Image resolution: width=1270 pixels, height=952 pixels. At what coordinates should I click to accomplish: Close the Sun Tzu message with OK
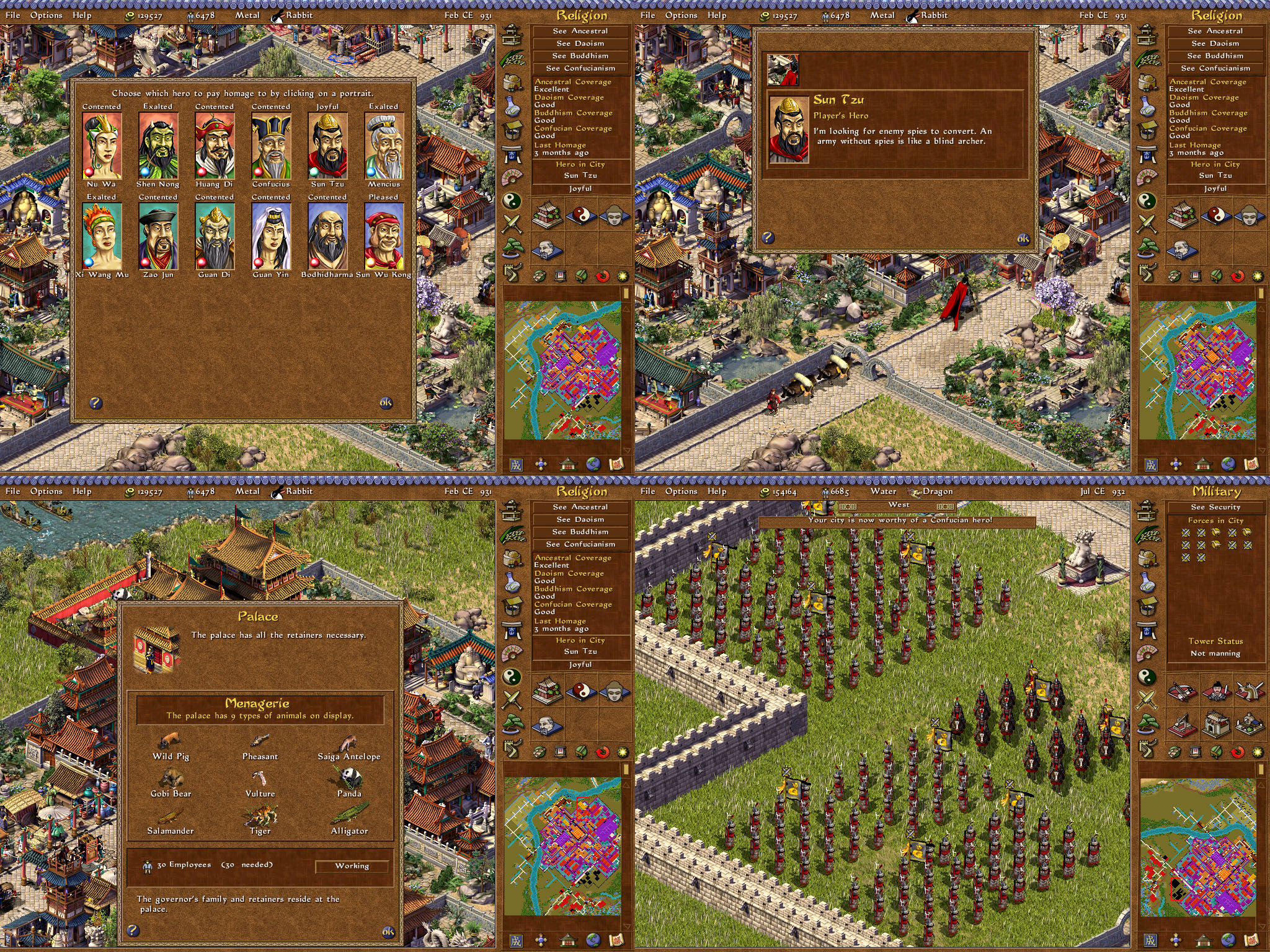pyautogui.click(x=1023, y=239)
